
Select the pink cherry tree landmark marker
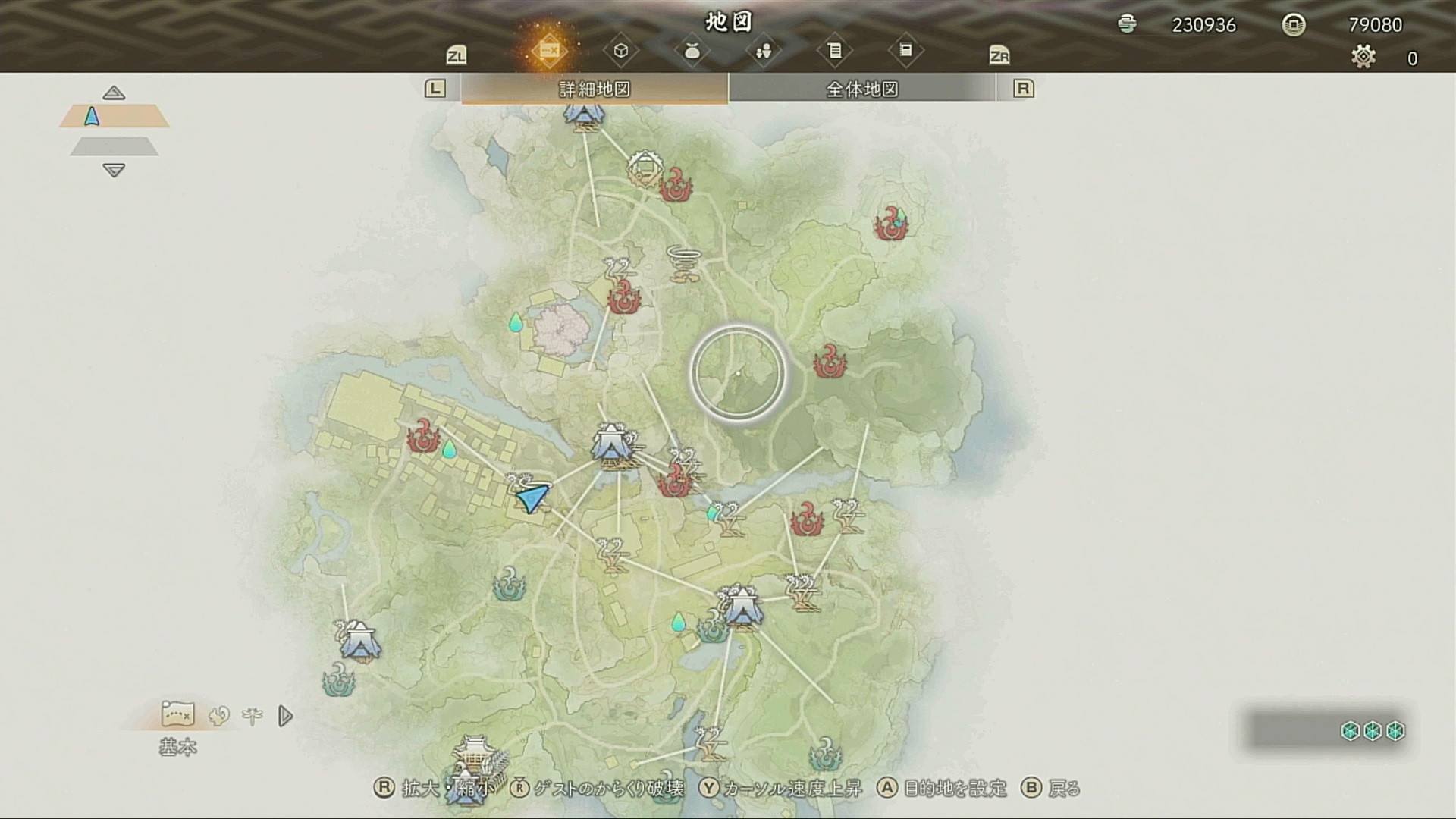[x=561, y=331]
